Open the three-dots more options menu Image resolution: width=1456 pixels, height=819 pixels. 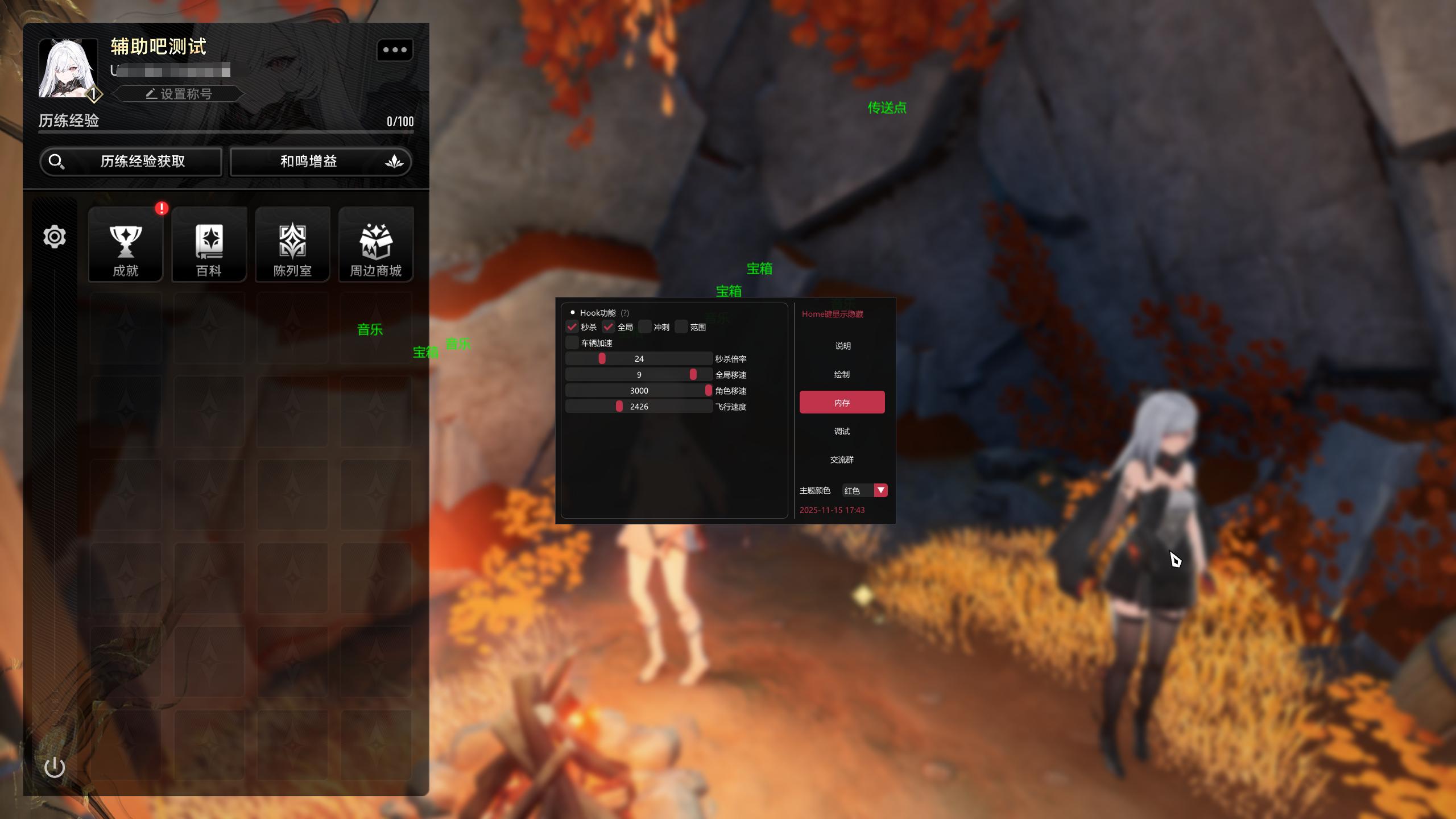point(395,50)
